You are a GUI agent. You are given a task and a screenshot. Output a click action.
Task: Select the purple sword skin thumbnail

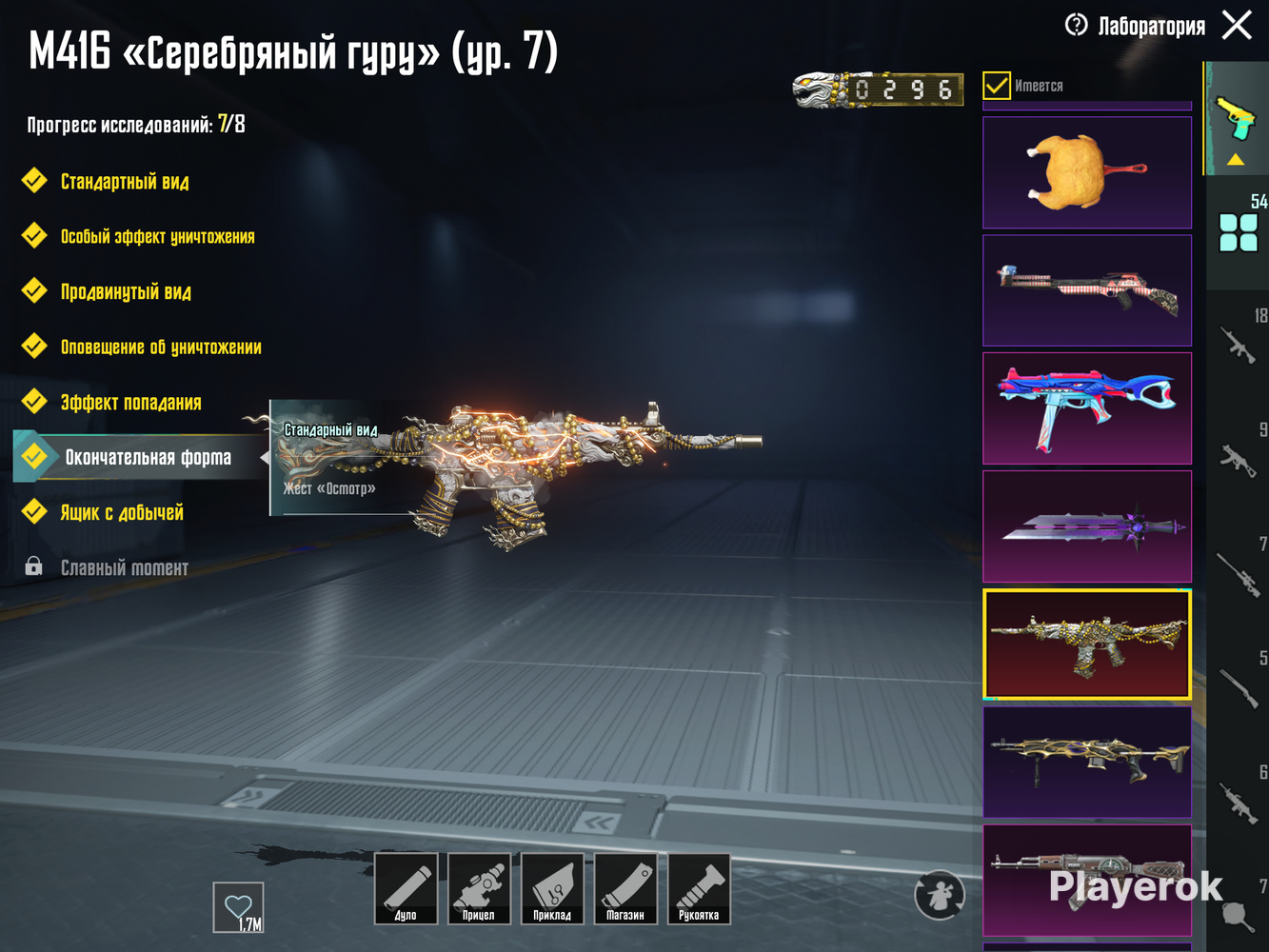point(1086,526)
